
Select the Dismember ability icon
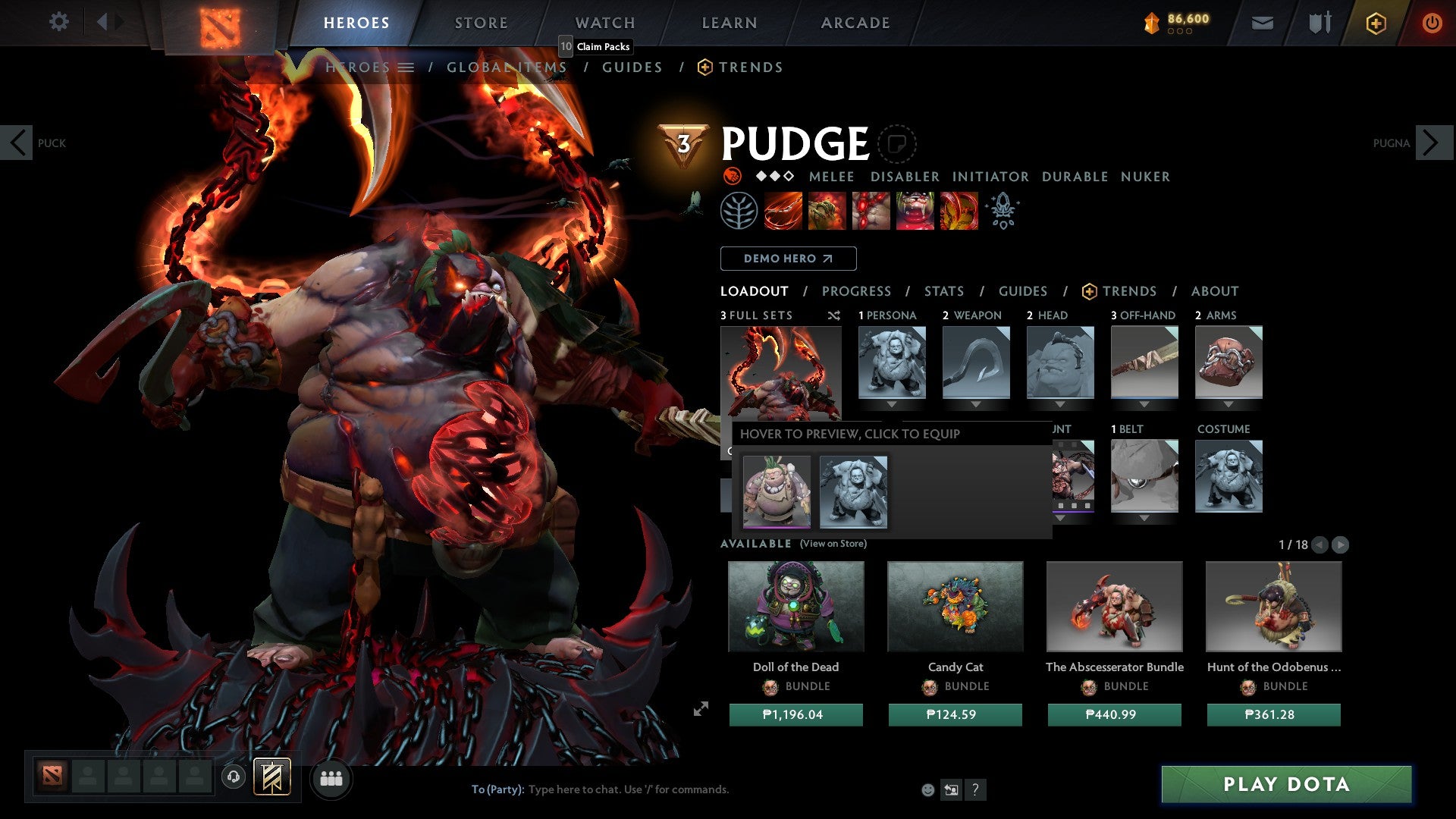tap(915, 211)
